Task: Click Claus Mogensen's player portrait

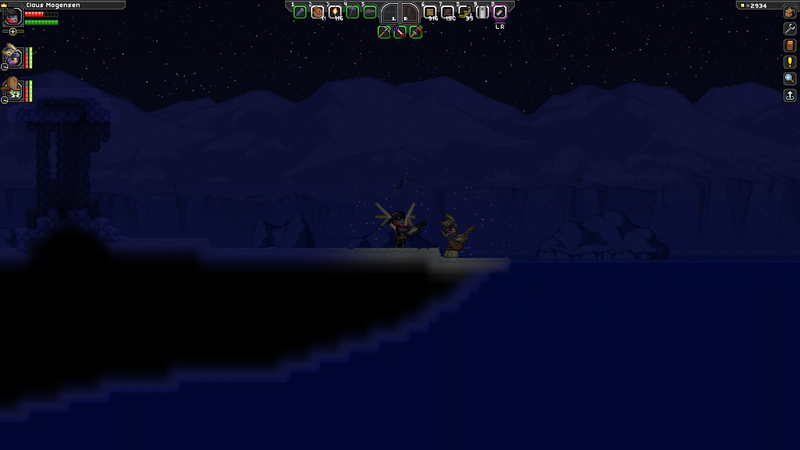Action: coord(13,17)
